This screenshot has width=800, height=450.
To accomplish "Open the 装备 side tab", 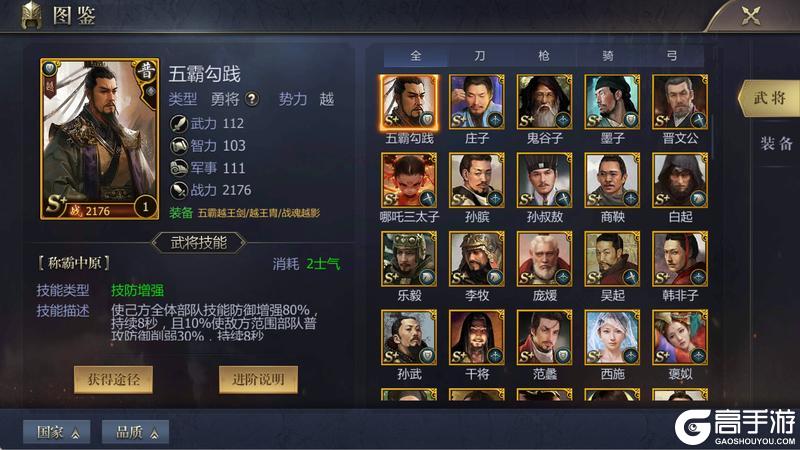I will click(x=774, y=143).
